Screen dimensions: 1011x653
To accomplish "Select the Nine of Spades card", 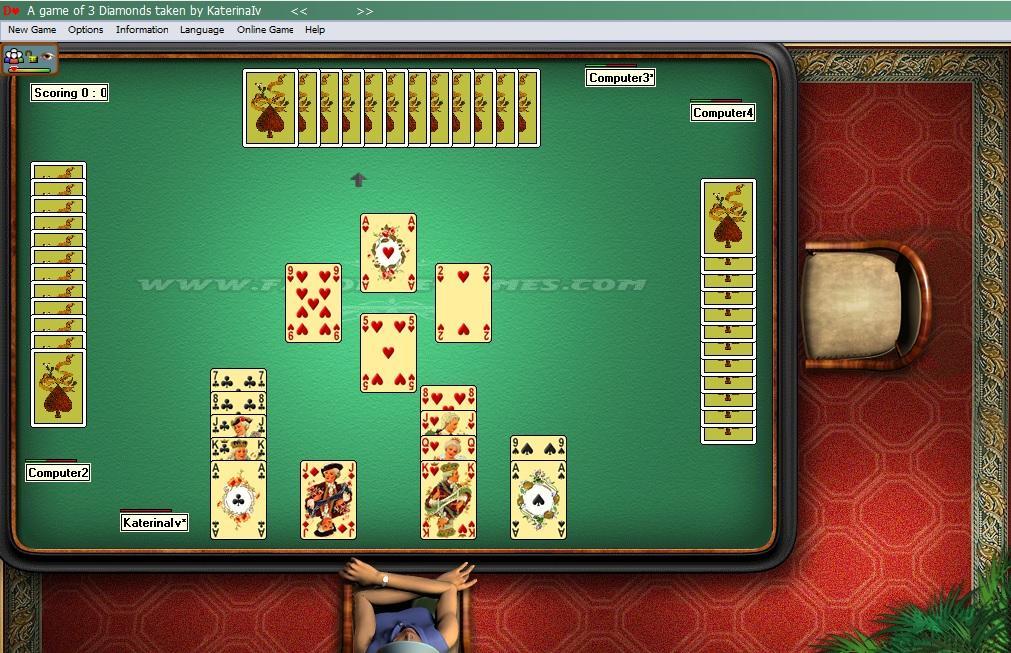I will 538,446.
